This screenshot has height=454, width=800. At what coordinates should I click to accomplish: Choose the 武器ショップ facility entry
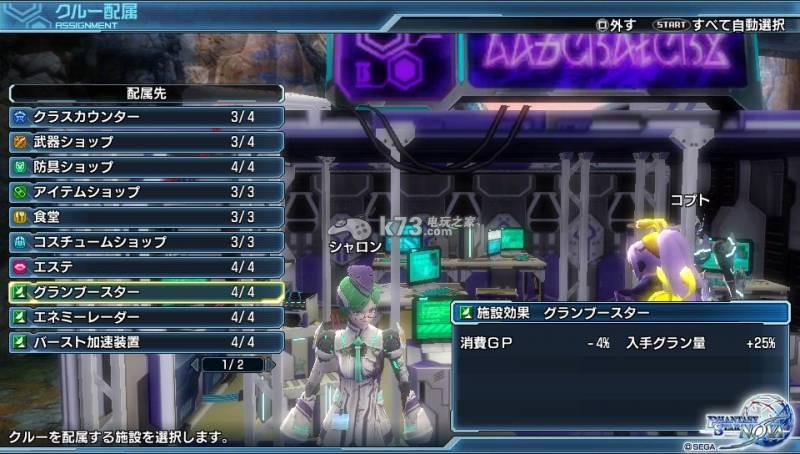[x=146, y=142]
